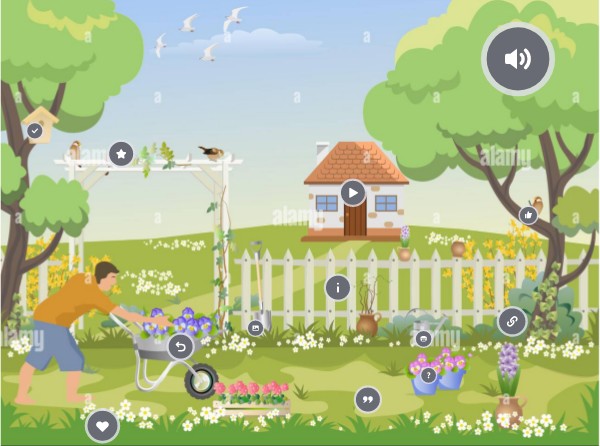Tap the thumbs-up hotspot by the tree
The width and height of the screenshot is (600, 446).
pyautogui.click(x=529, y=214)
